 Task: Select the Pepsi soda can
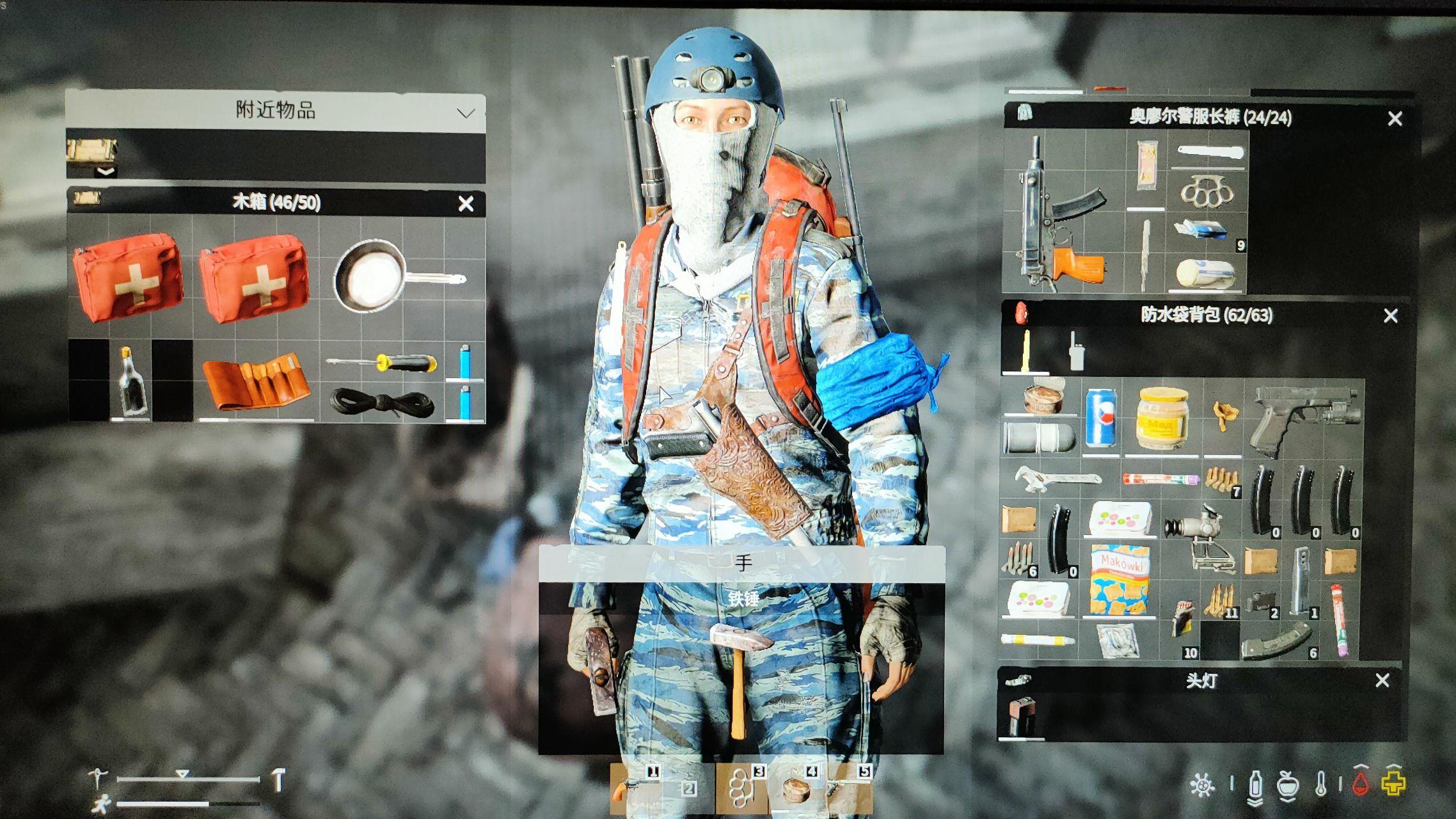[1101, 417]
